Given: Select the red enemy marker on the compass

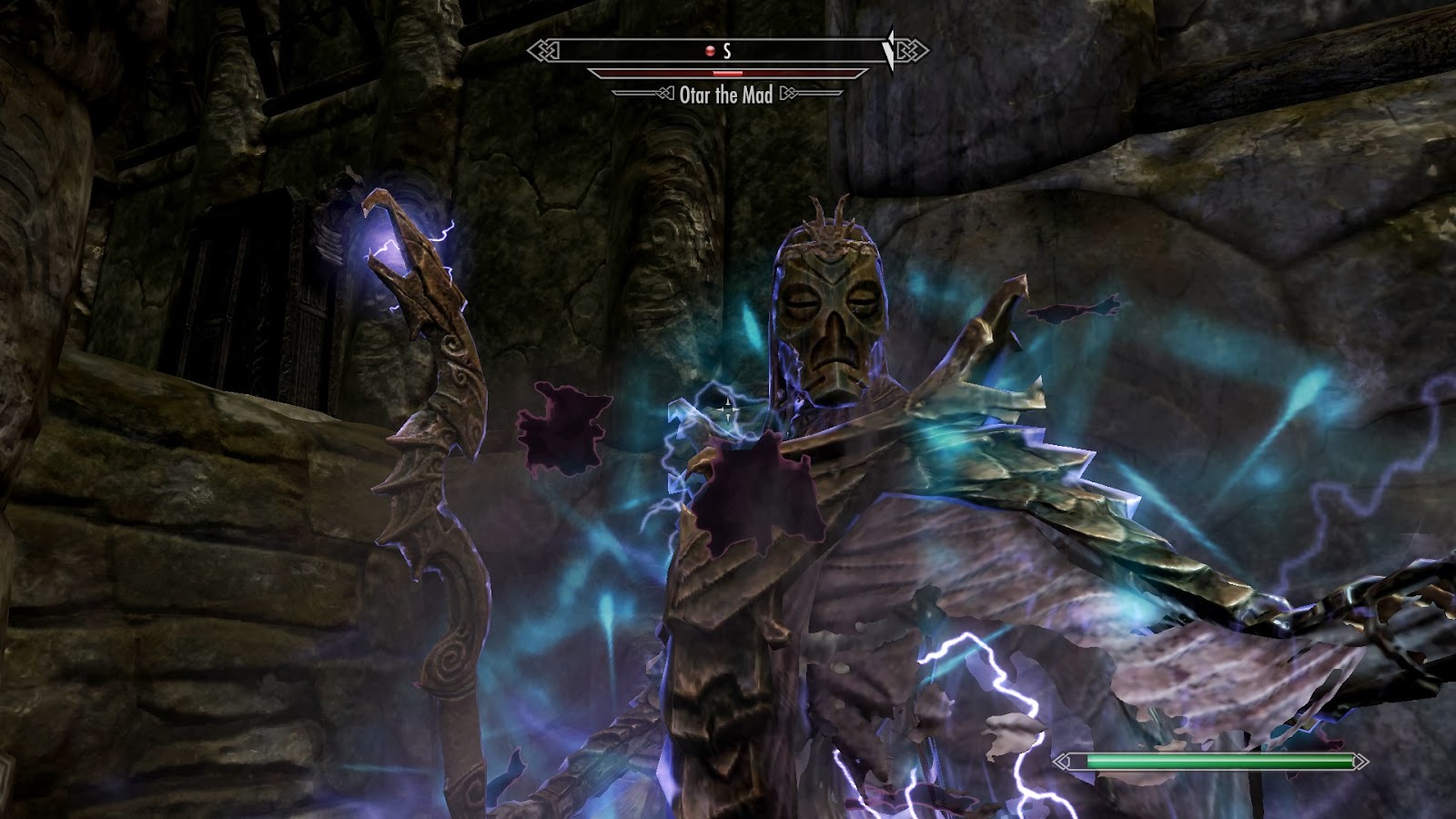Looking at the screenshot, I should (710, 52).
